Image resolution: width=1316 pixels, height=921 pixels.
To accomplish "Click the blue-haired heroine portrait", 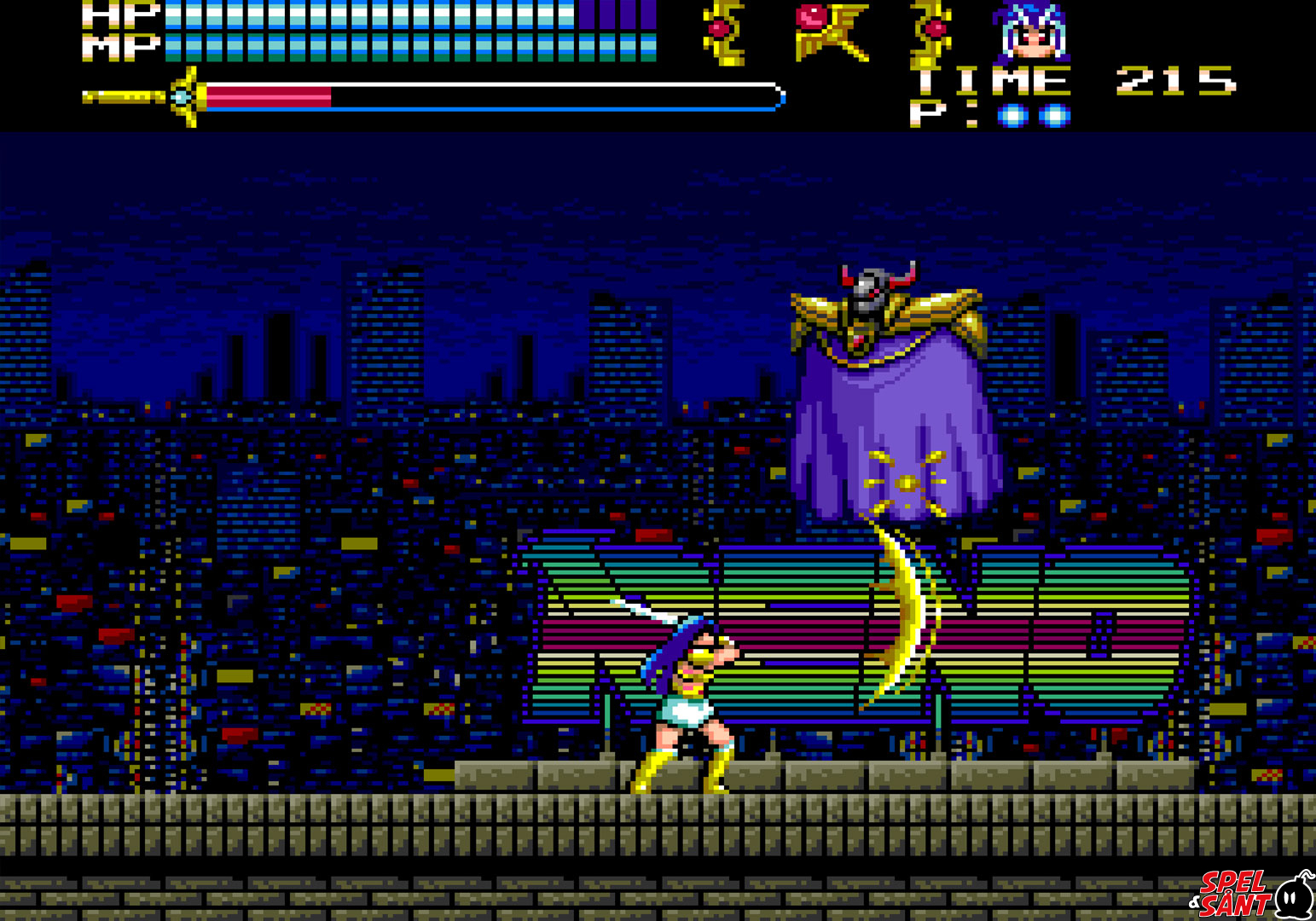I will click(1032, 32).
